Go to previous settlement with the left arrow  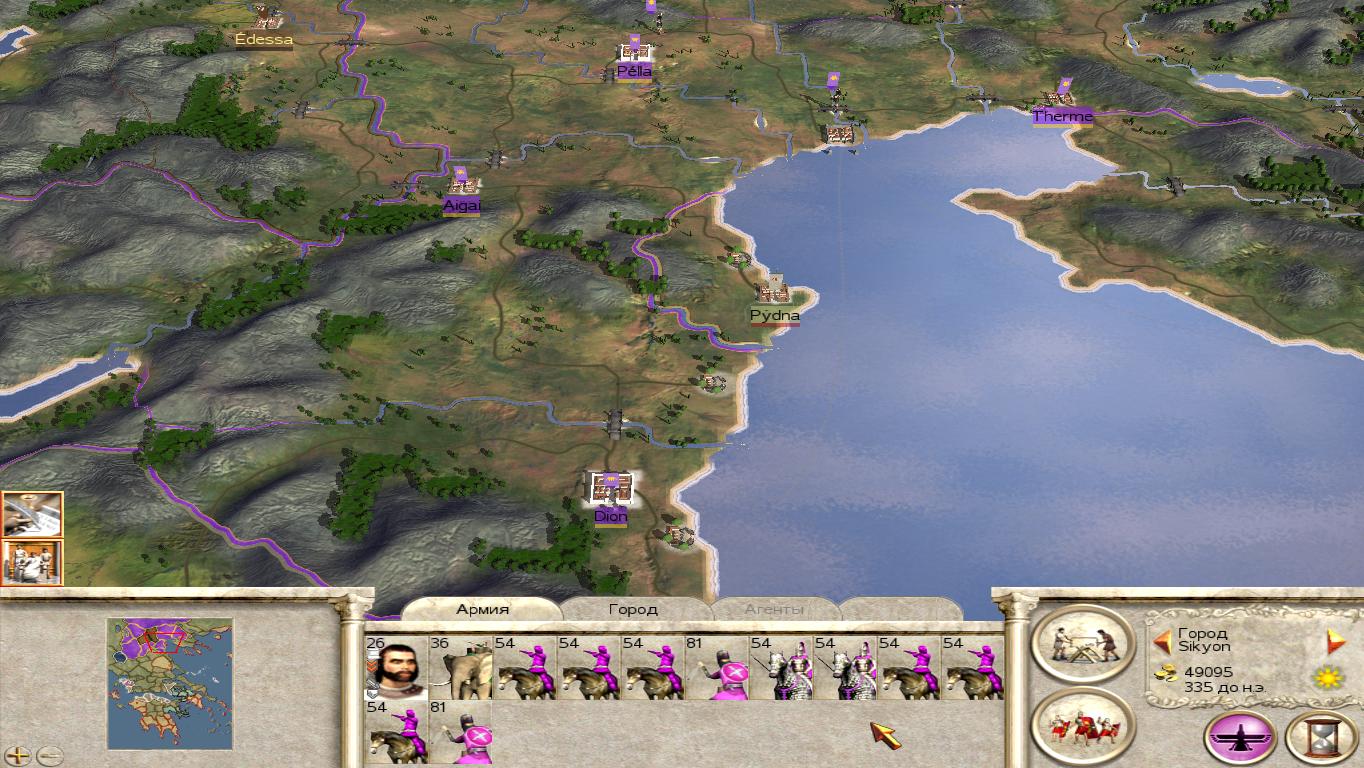tap(1162, 641)
